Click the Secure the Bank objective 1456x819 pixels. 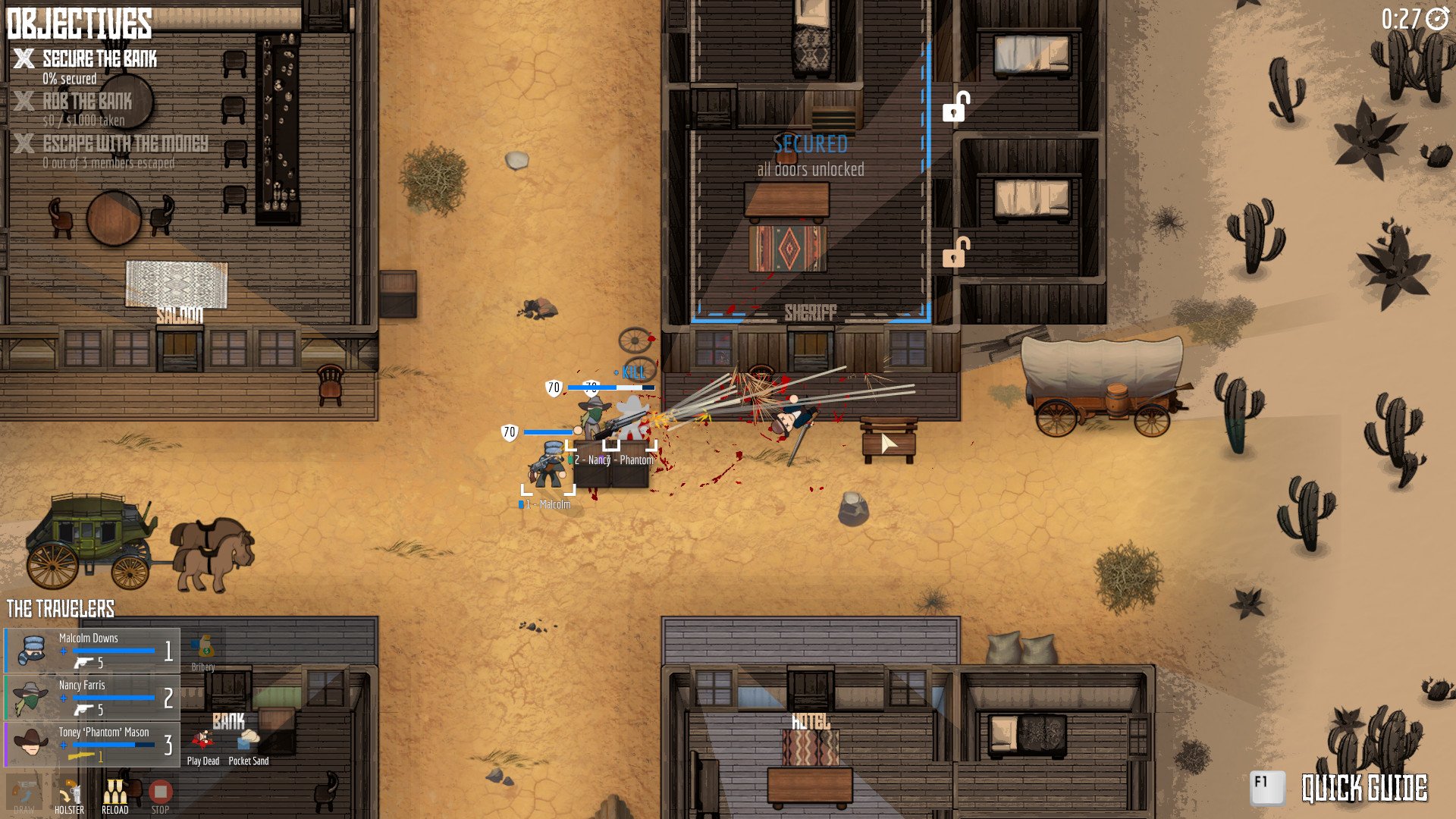point(99,59)
